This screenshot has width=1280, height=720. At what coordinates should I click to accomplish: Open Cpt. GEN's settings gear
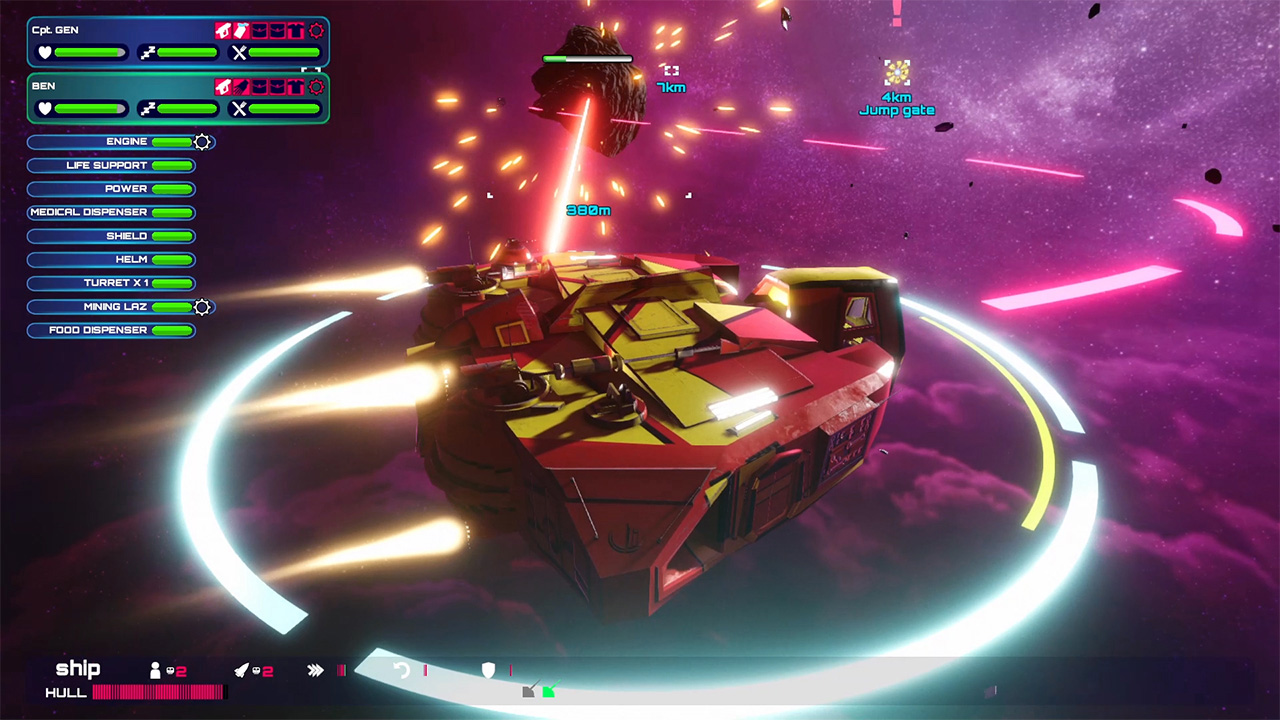pos(315,30)
